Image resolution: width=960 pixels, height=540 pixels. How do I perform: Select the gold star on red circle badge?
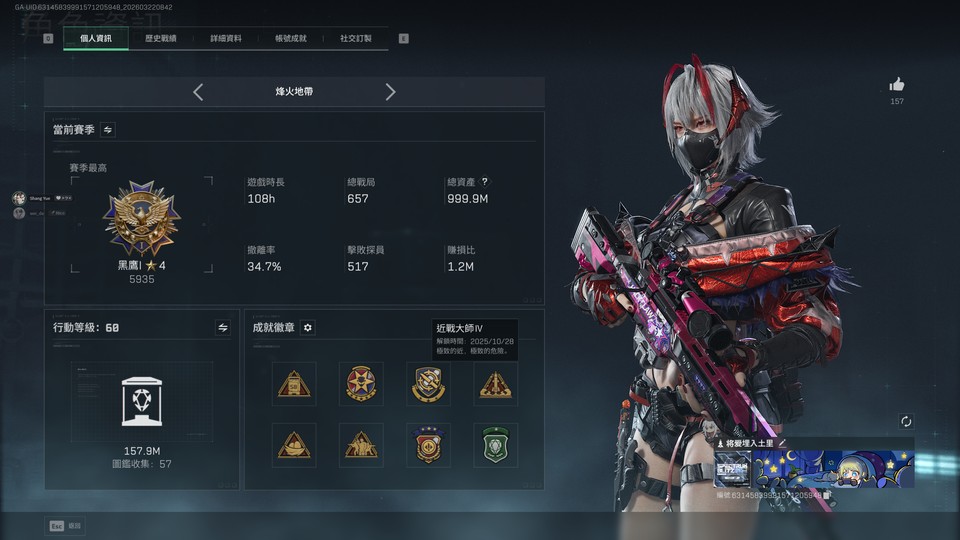tap(361, 384)
